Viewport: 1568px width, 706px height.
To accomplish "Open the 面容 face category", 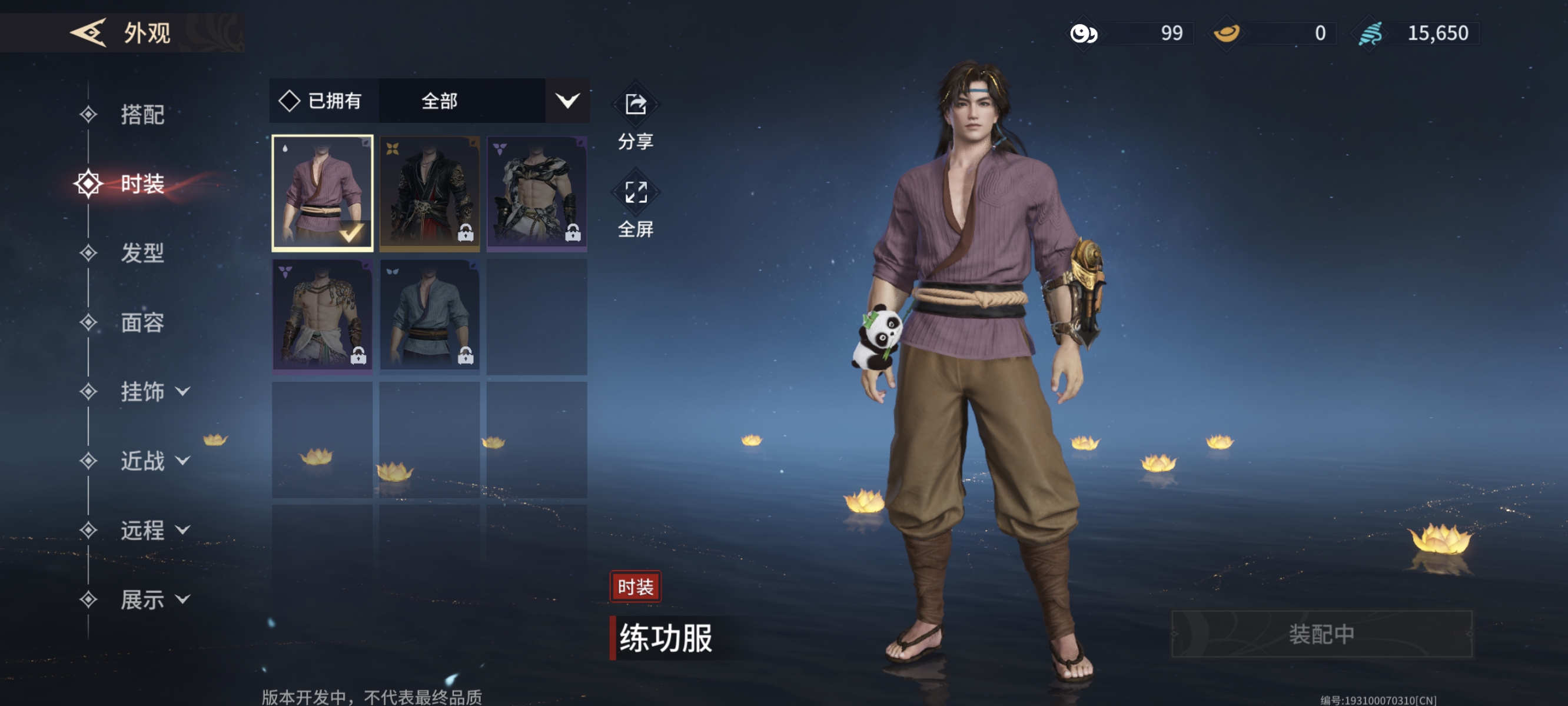I will 142,322.
